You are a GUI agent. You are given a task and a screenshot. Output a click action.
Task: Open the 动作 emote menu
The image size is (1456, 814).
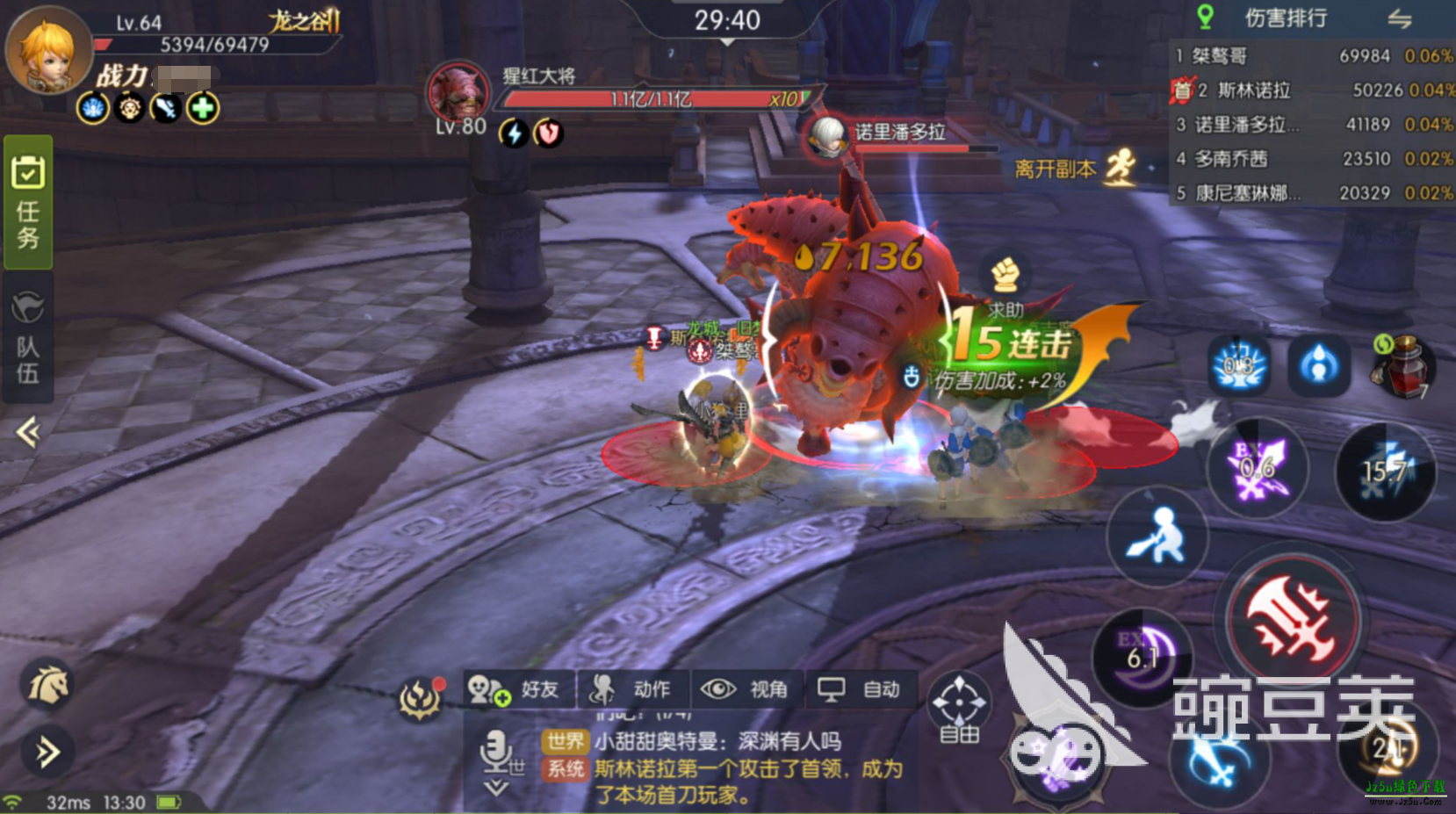click(634, 689)
